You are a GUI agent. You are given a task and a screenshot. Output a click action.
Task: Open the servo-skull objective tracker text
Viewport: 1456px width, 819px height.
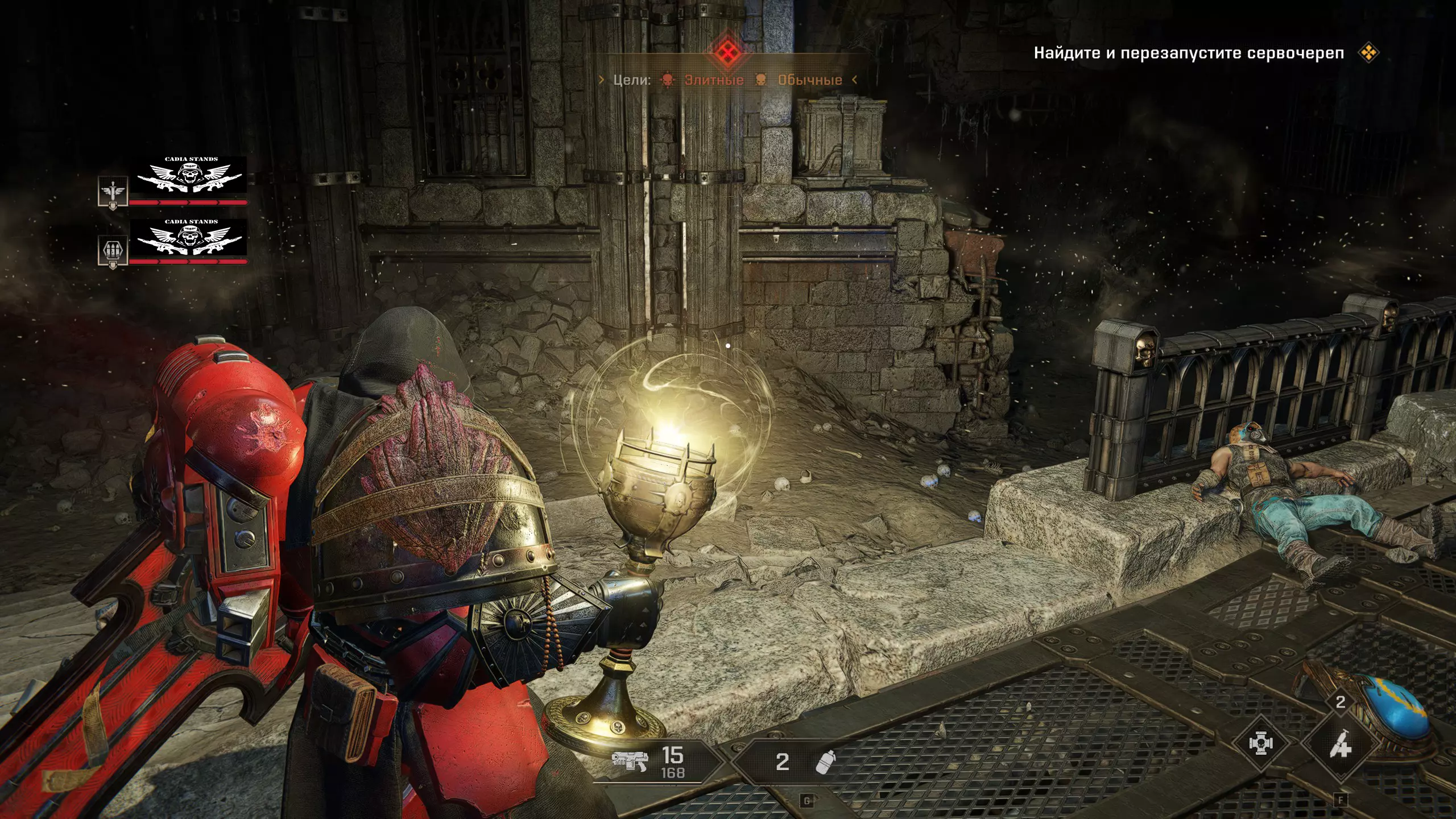tap(1189, 53)
